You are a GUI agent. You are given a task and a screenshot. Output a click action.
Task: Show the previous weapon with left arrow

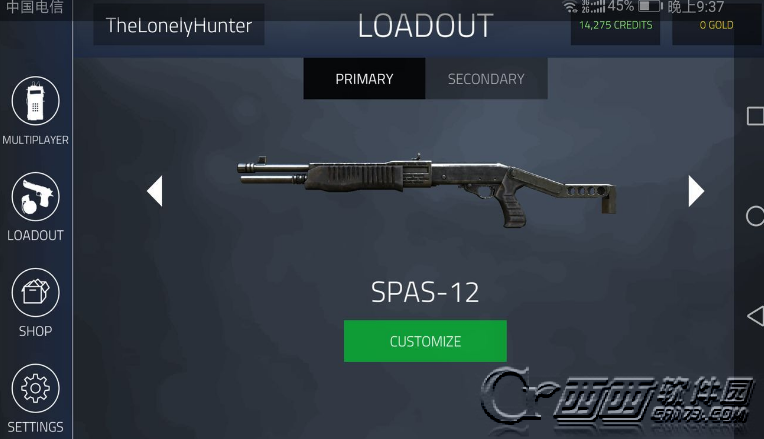(x=155, y=190)
